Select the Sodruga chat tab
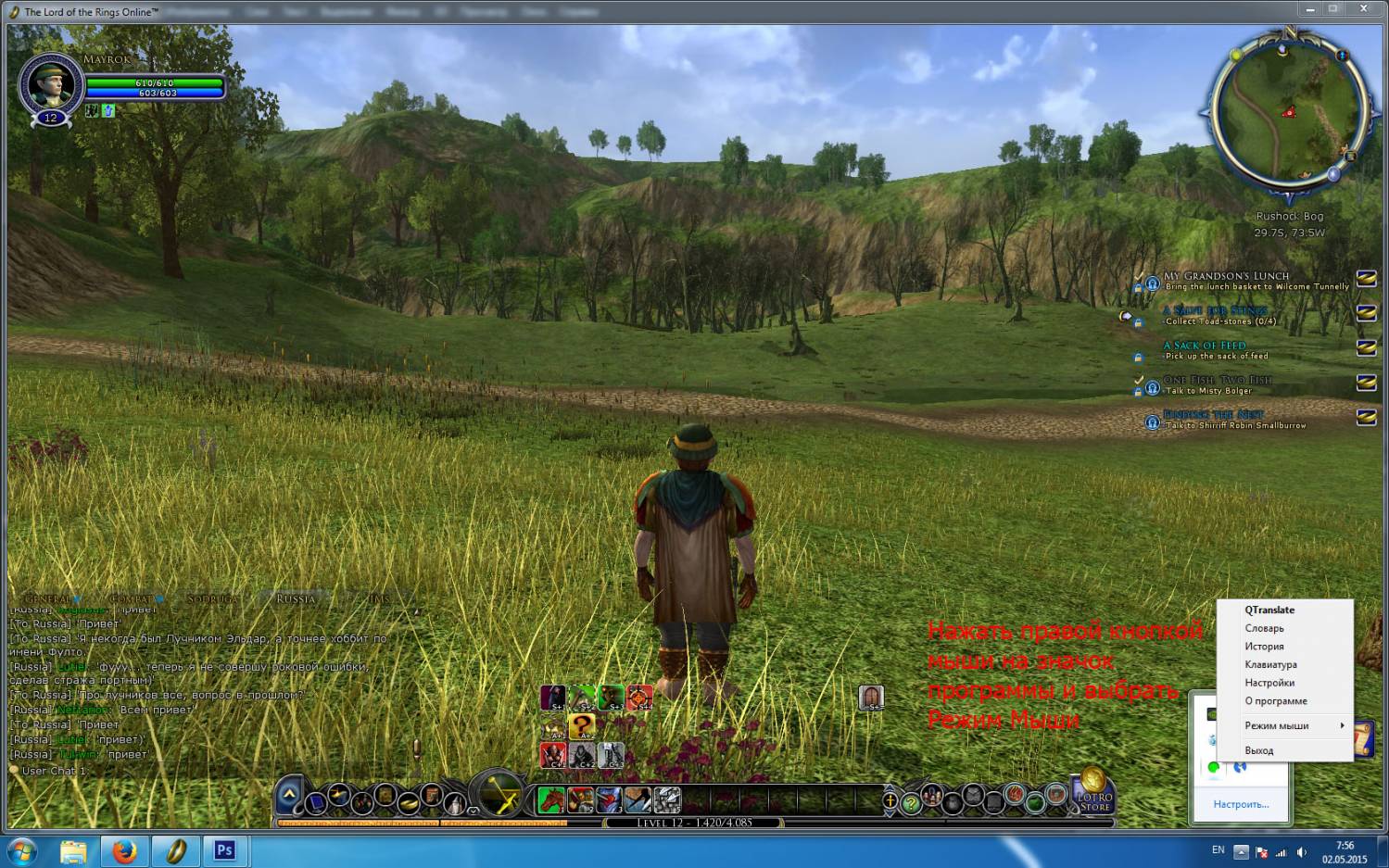1389x868 pixels. [212, 599]
